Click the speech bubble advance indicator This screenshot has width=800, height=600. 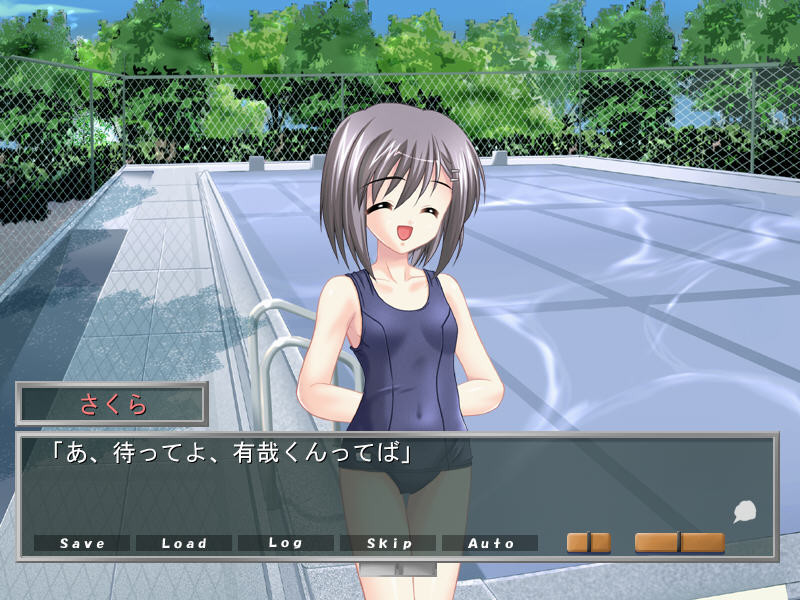coord(744,513)
